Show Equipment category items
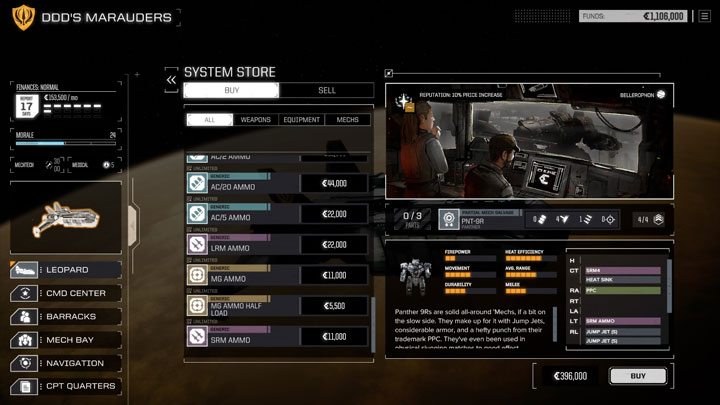This screenshot has width=720, height=405. (x=301, y=120)
